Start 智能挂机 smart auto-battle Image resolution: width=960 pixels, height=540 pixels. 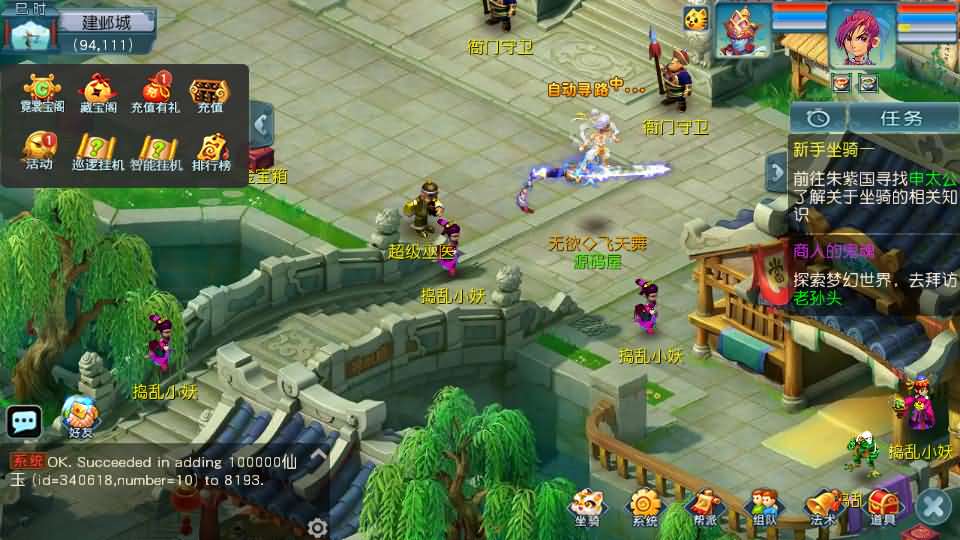tap(156, 150)
